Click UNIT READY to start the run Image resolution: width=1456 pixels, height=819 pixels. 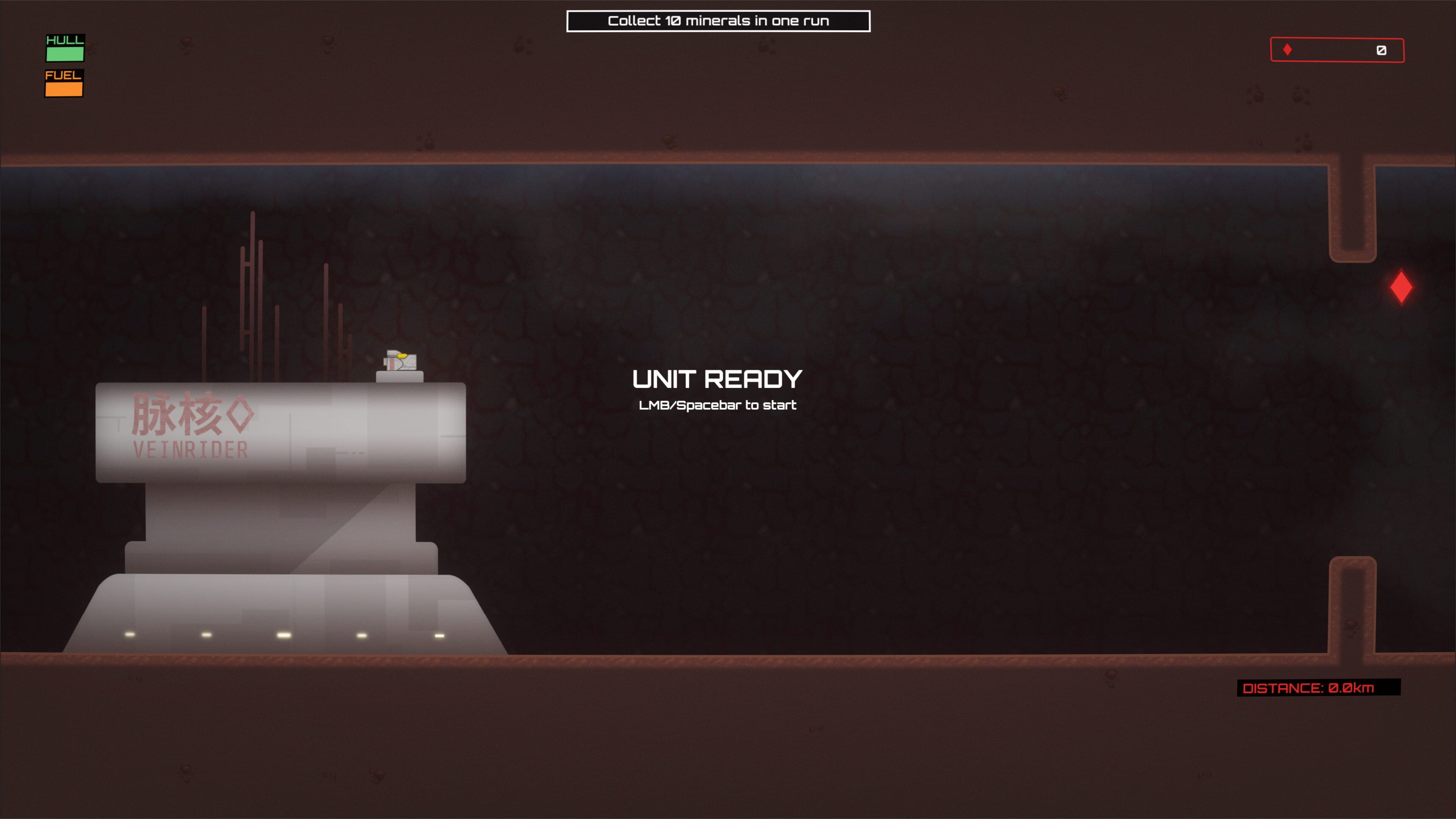tap(719, 379)
